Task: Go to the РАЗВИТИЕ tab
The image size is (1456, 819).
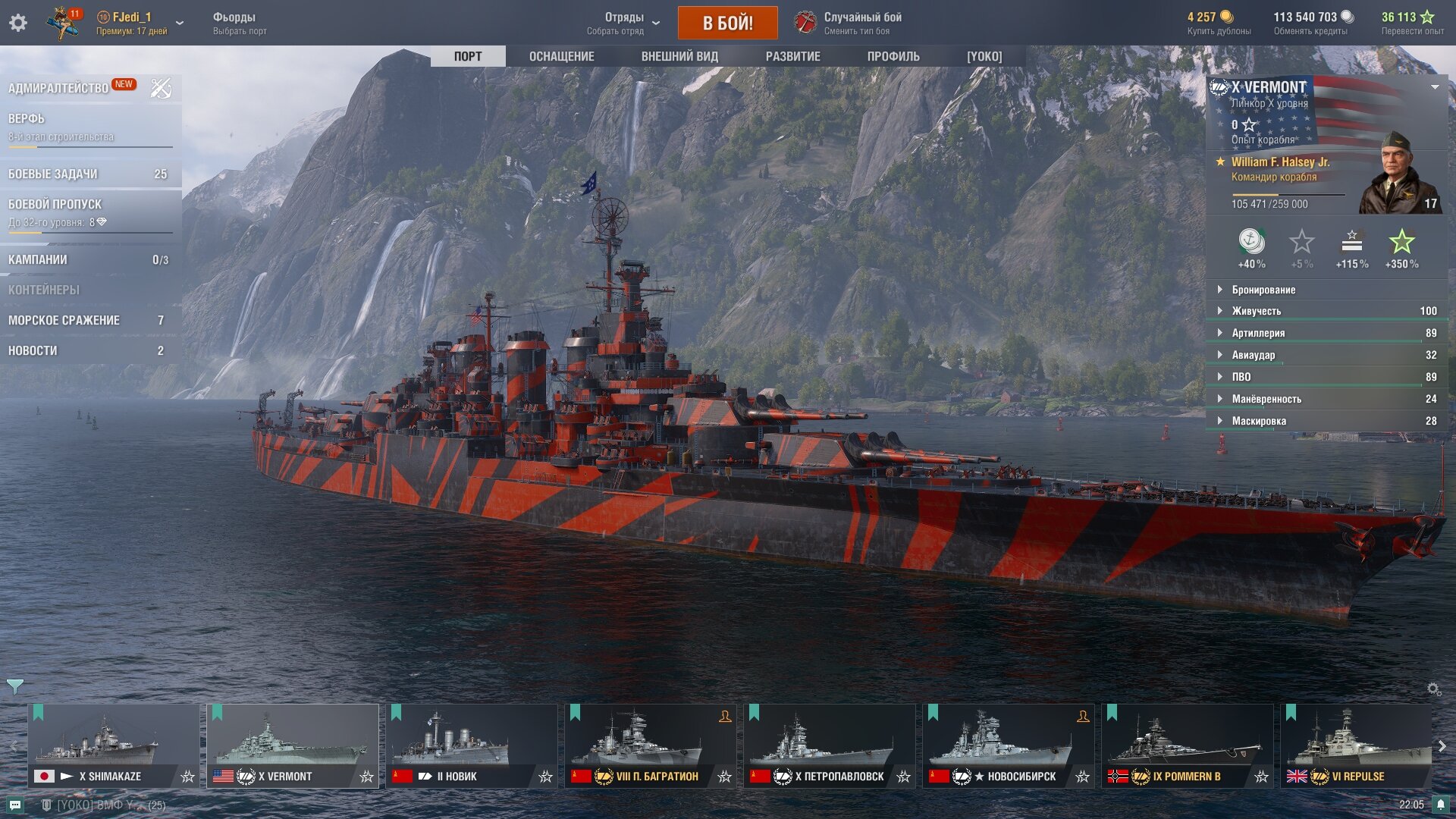Action: click(792, 56)
